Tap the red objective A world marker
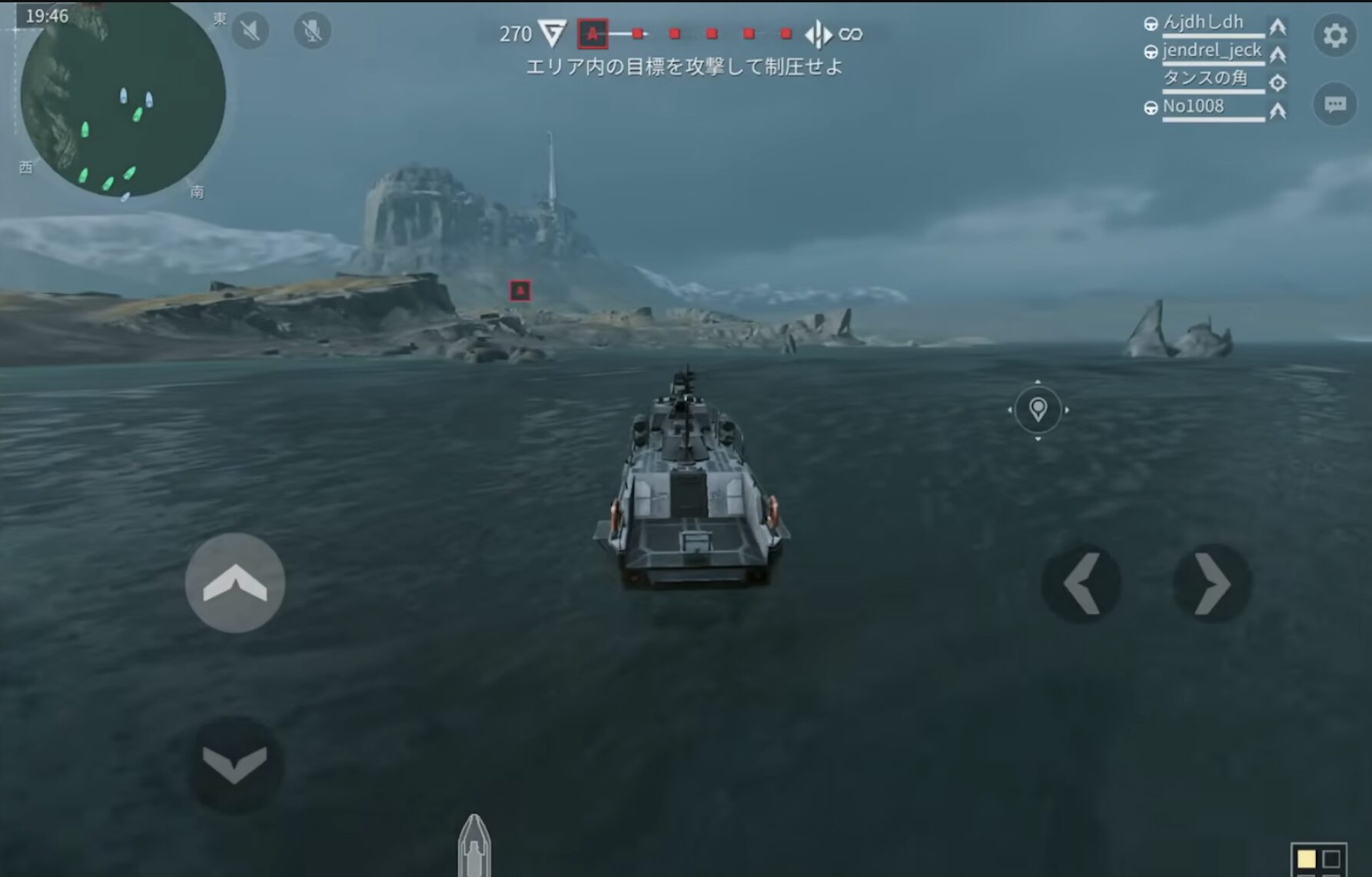The width and height of the screenshot is (1372, 877). 520,291
